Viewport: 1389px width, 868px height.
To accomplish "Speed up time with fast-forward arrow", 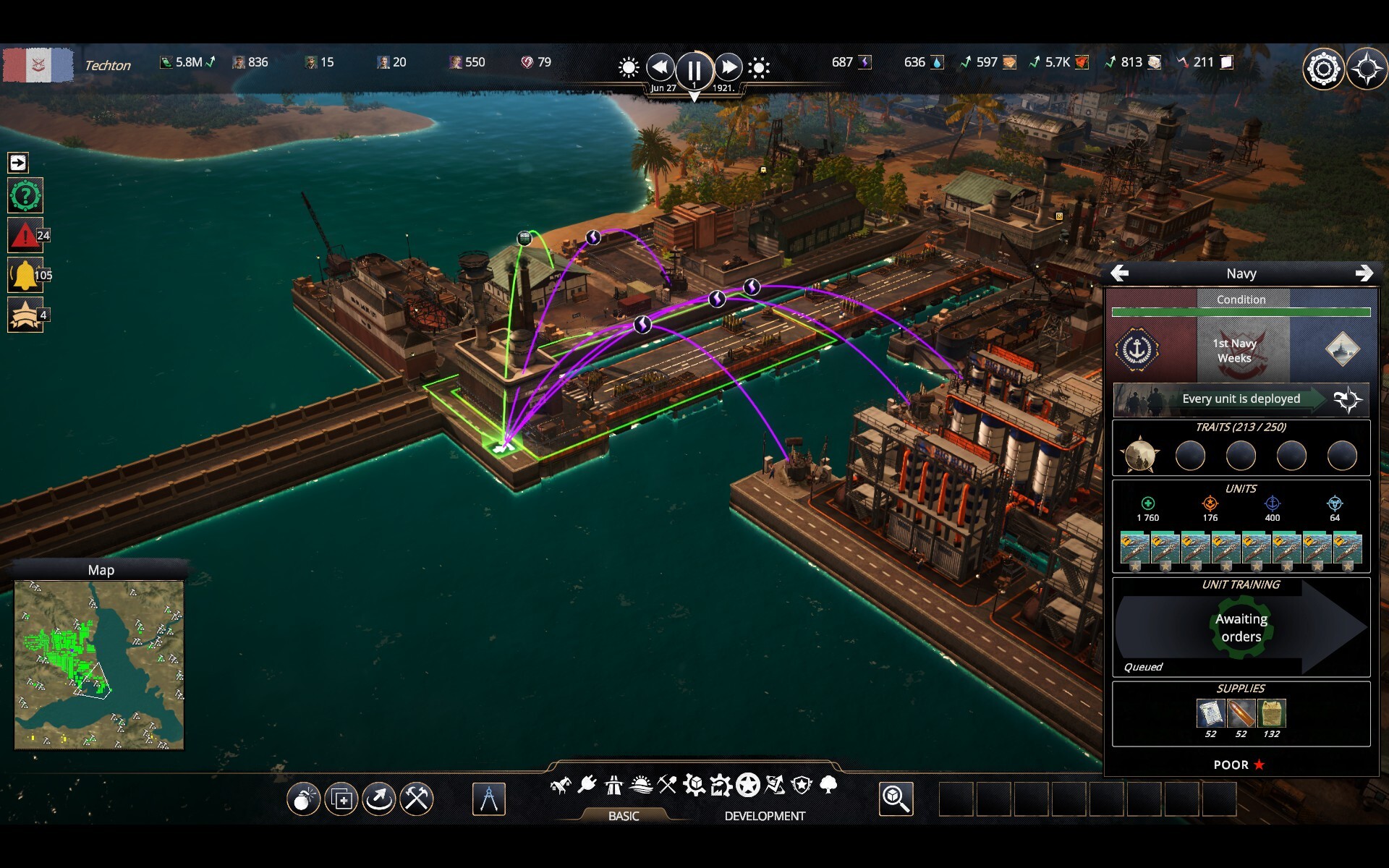I will pos(729,68).
